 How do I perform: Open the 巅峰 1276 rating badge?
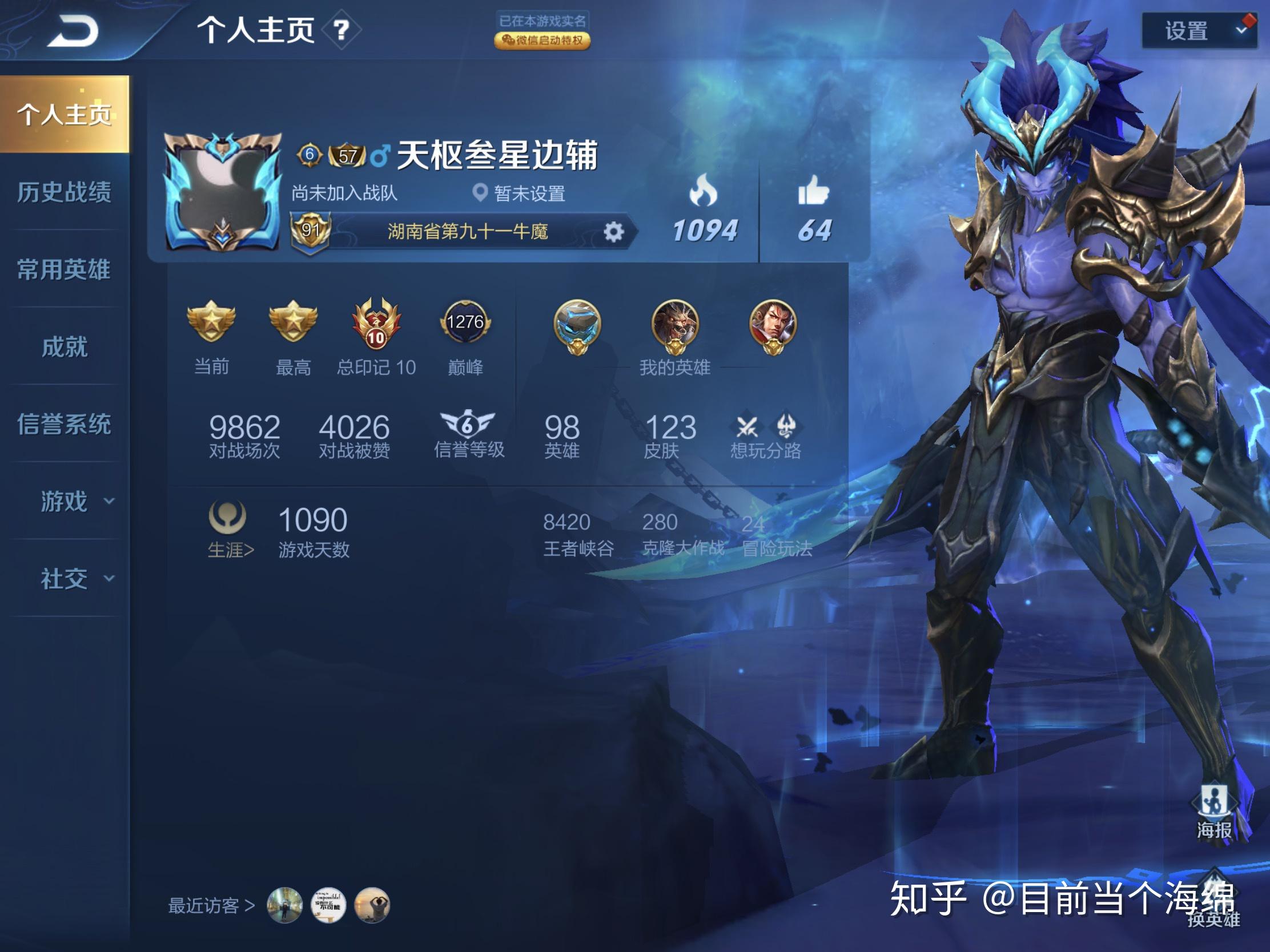pyautogui.click(x=465, y=322)
